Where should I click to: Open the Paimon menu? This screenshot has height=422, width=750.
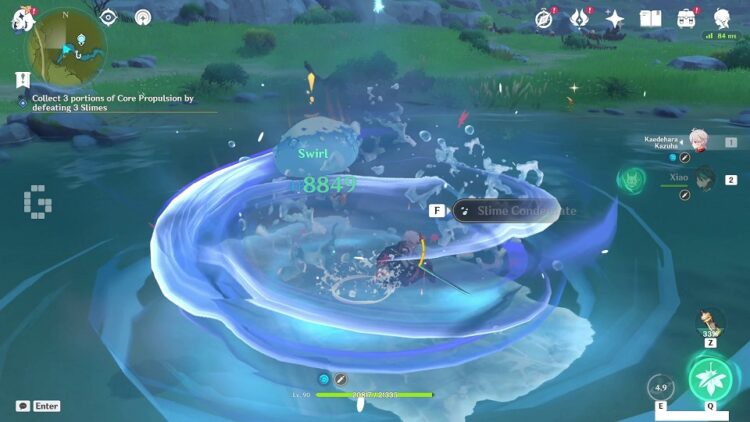(19, 18)
